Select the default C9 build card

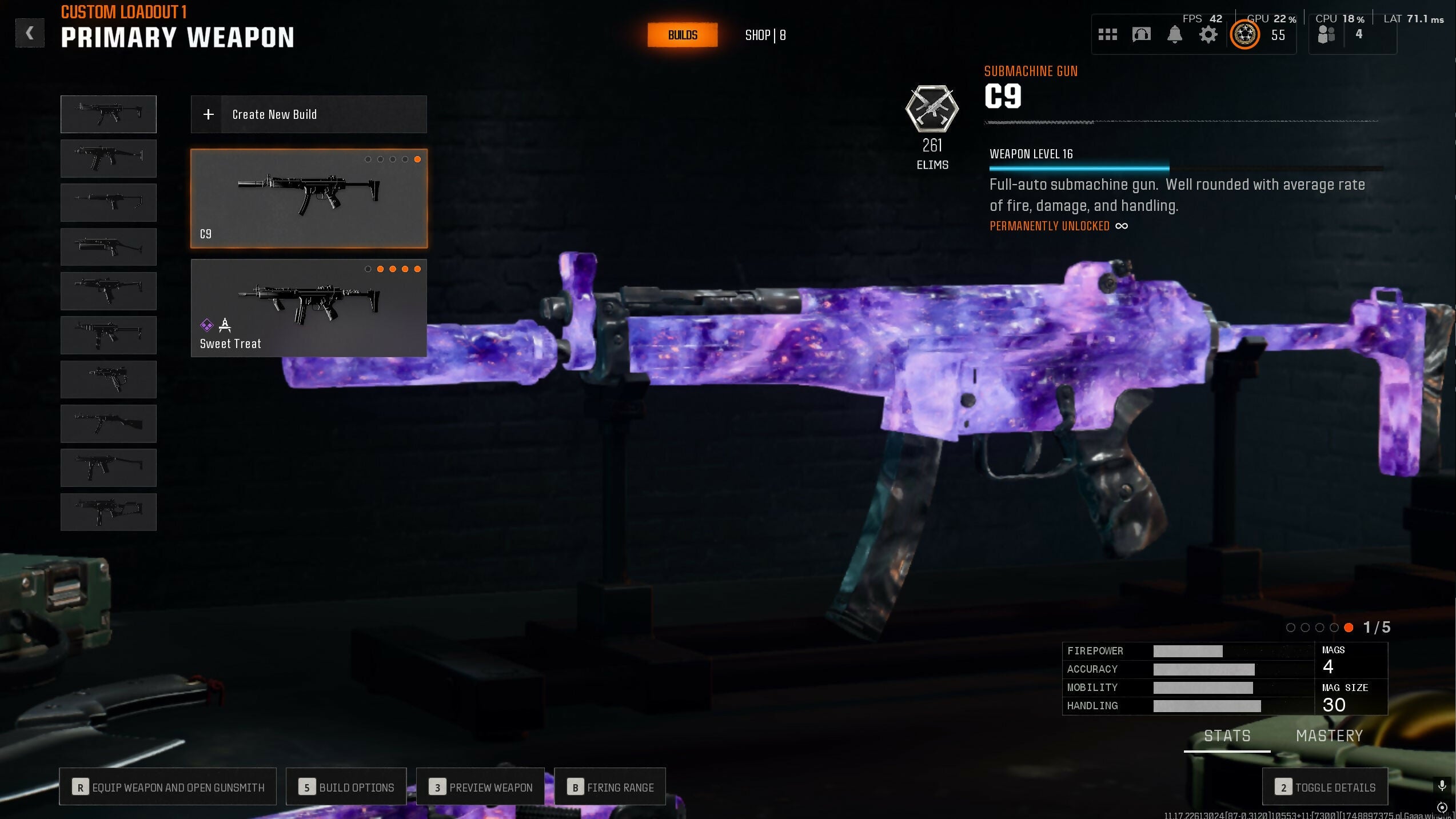click(x=309, y=198)
